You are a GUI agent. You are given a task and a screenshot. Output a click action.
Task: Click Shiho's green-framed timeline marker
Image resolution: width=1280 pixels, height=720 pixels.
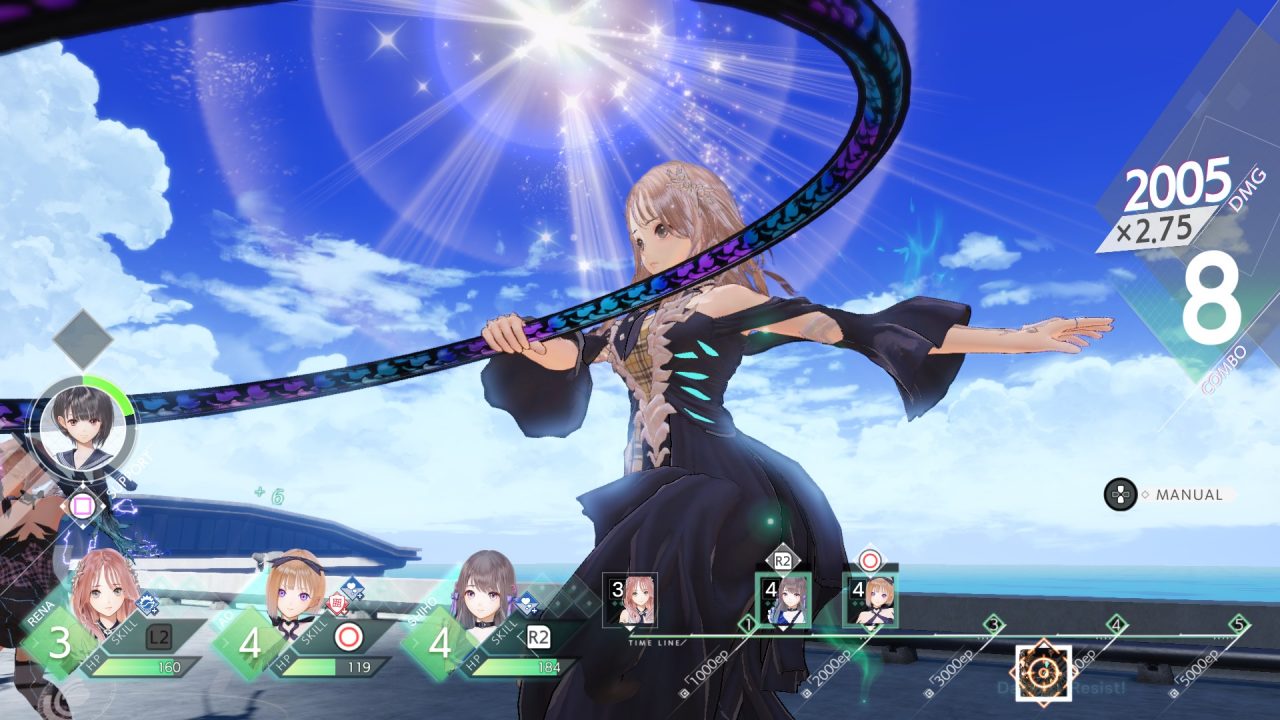(x=782, y=600)
